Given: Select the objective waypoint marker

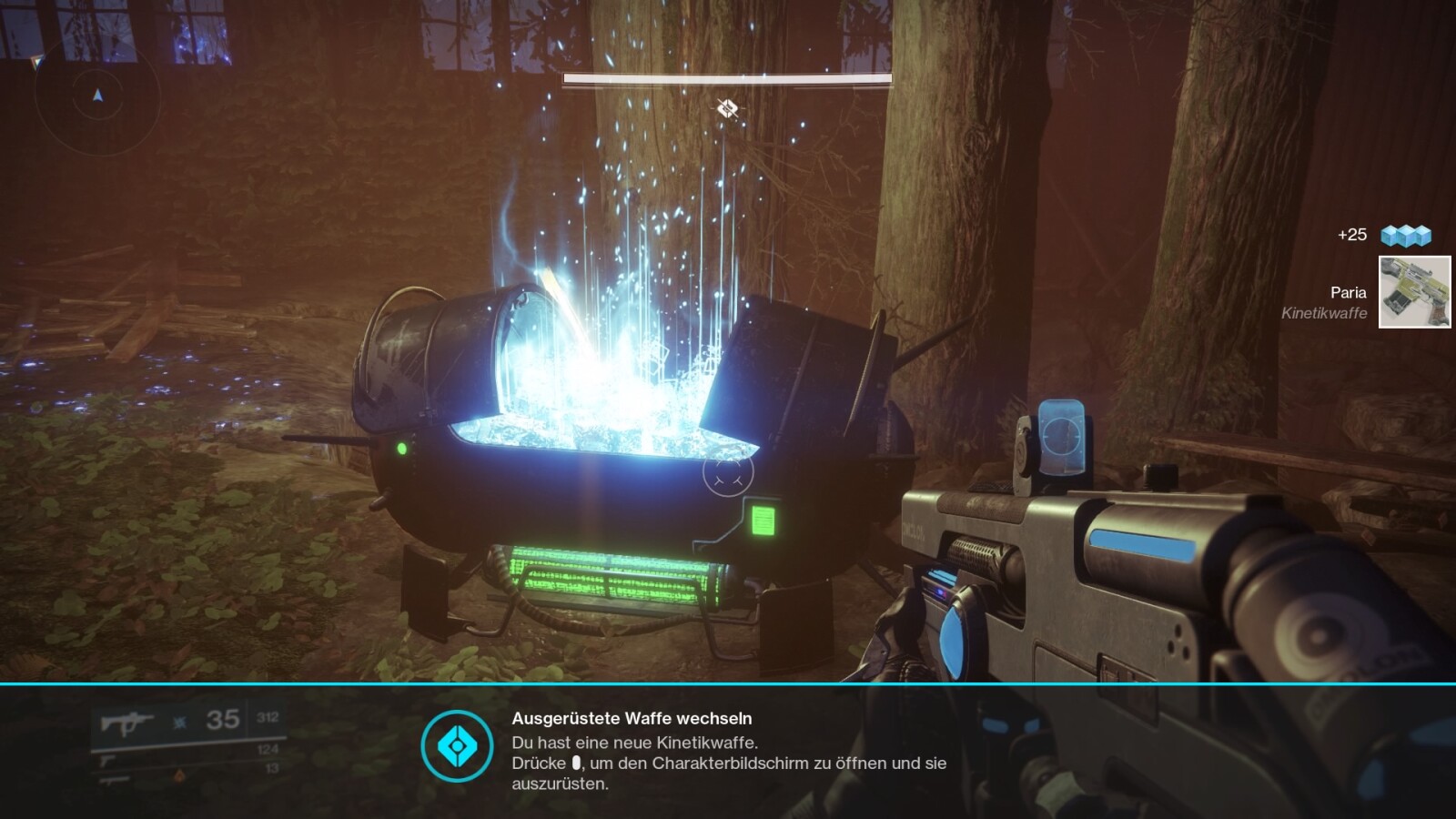Looking at the screenshot, I should [726, 109].
